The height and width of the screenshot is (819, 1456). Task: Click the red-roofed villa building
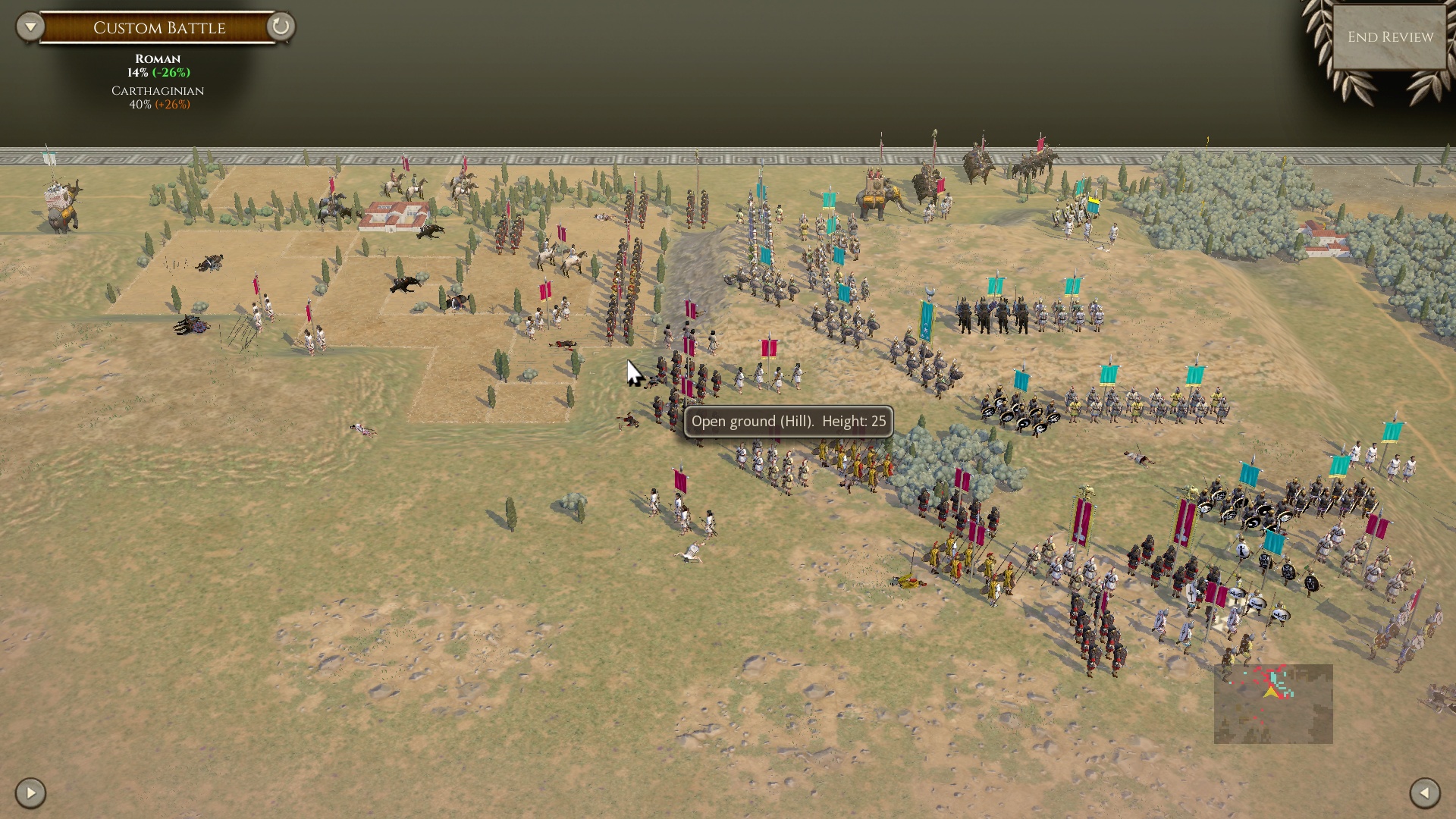(391, 216)
